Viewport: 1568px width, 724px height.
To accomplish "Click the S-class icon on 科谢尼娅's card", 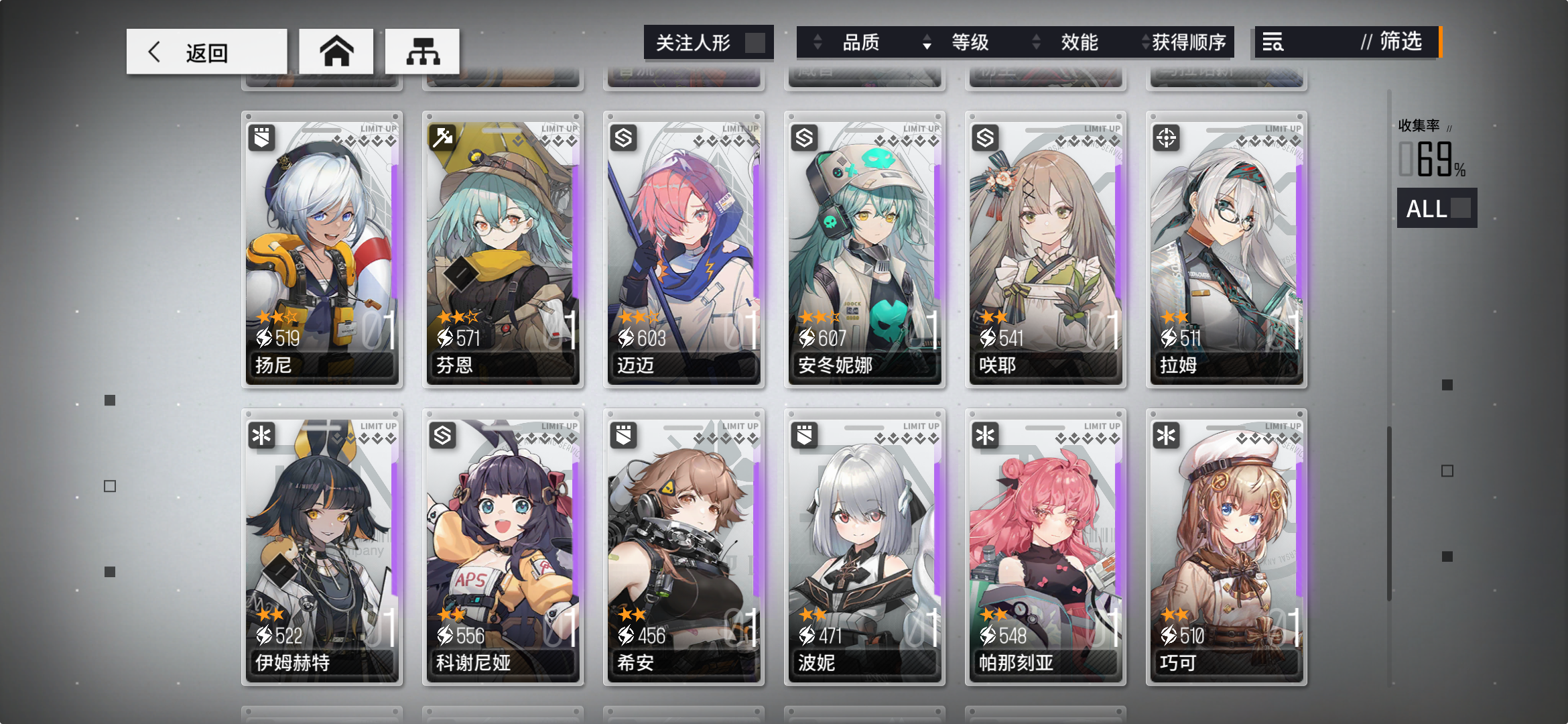I will pyautogui.click(x=444, y=436).
